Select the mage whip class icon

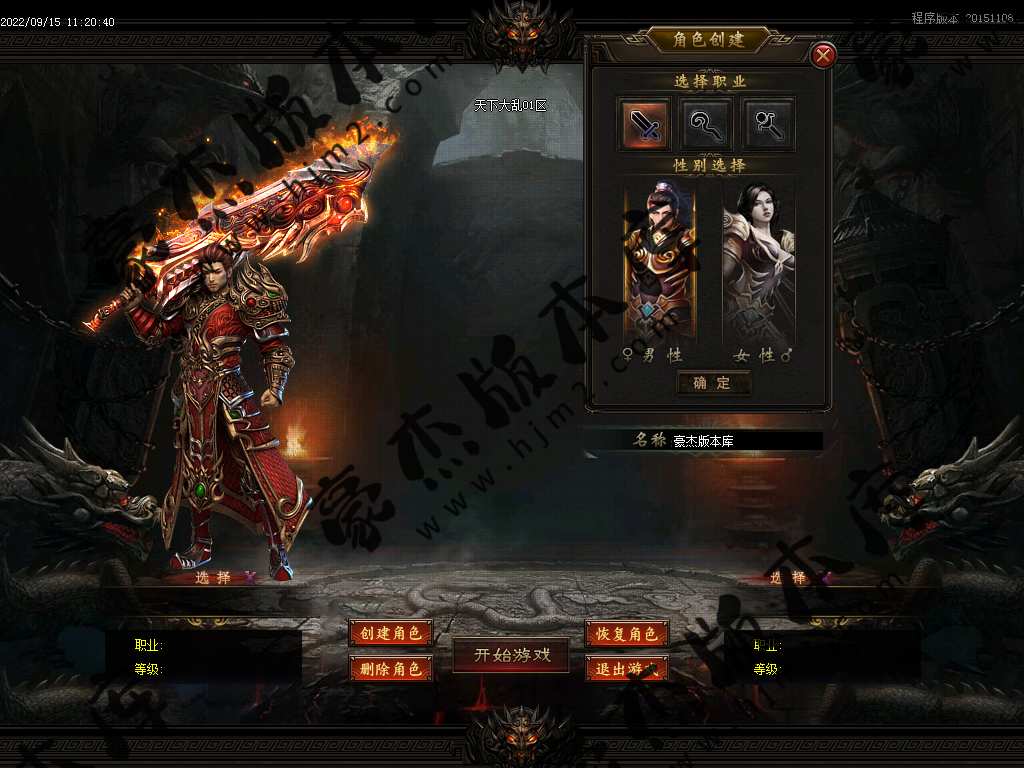click(706, 124)
